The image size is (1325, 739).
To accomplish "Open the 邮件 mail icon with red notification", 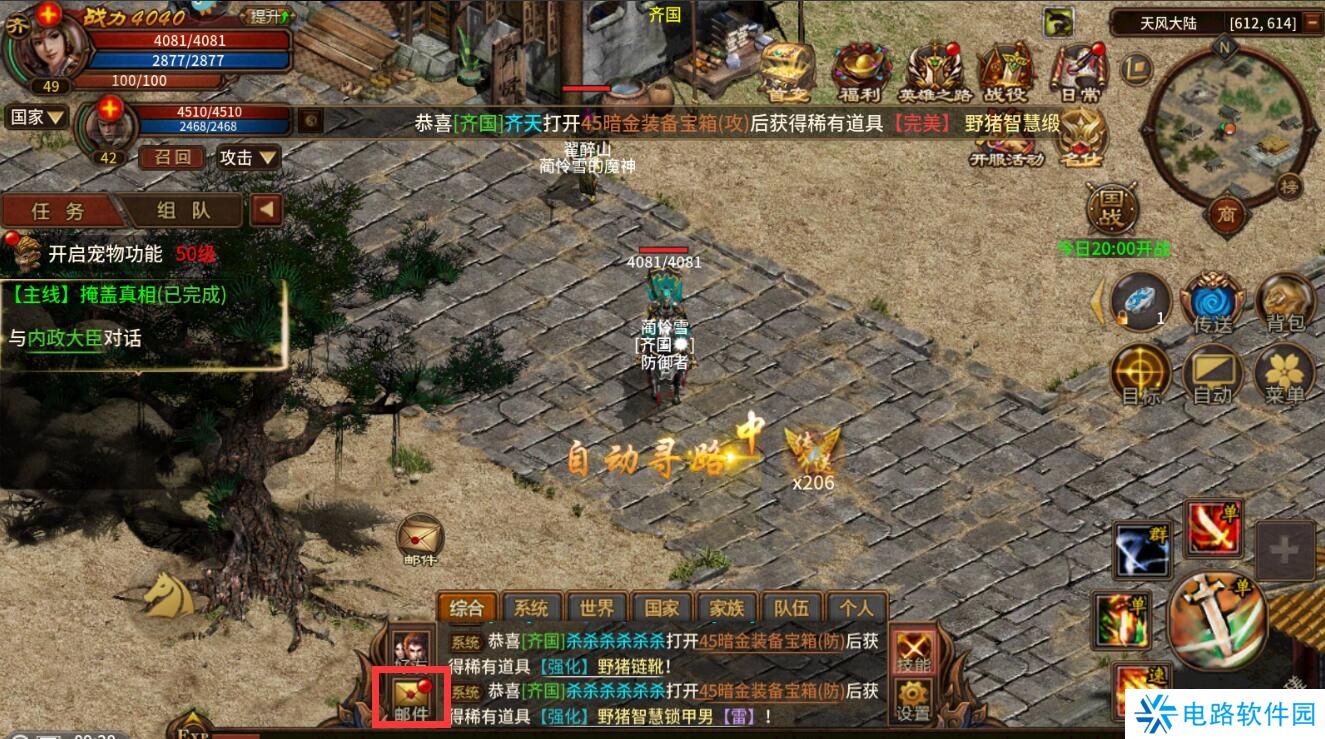I will [413, 693].
